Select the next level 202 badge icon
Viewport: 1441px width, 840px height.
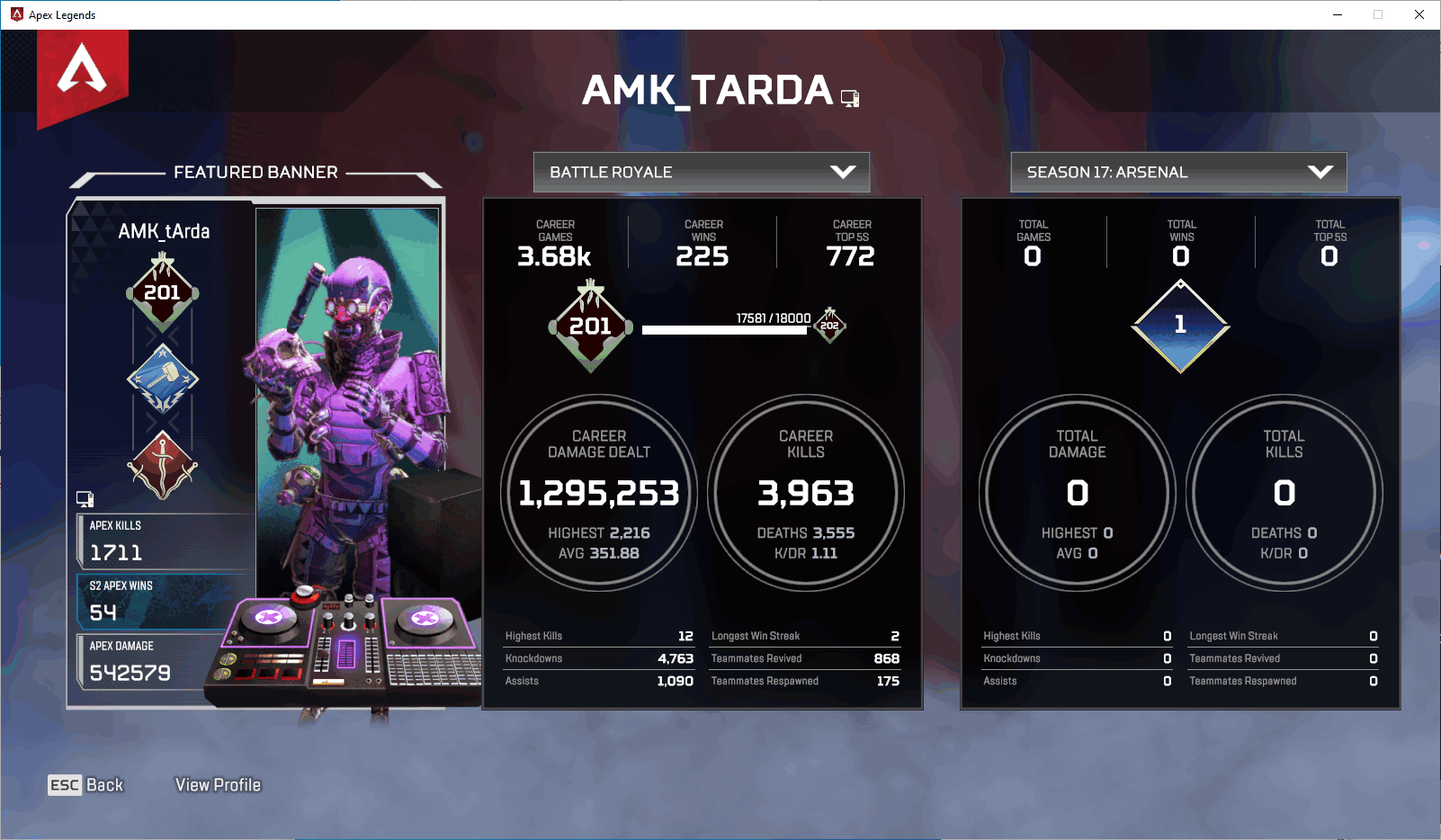(x=829, y=326)
